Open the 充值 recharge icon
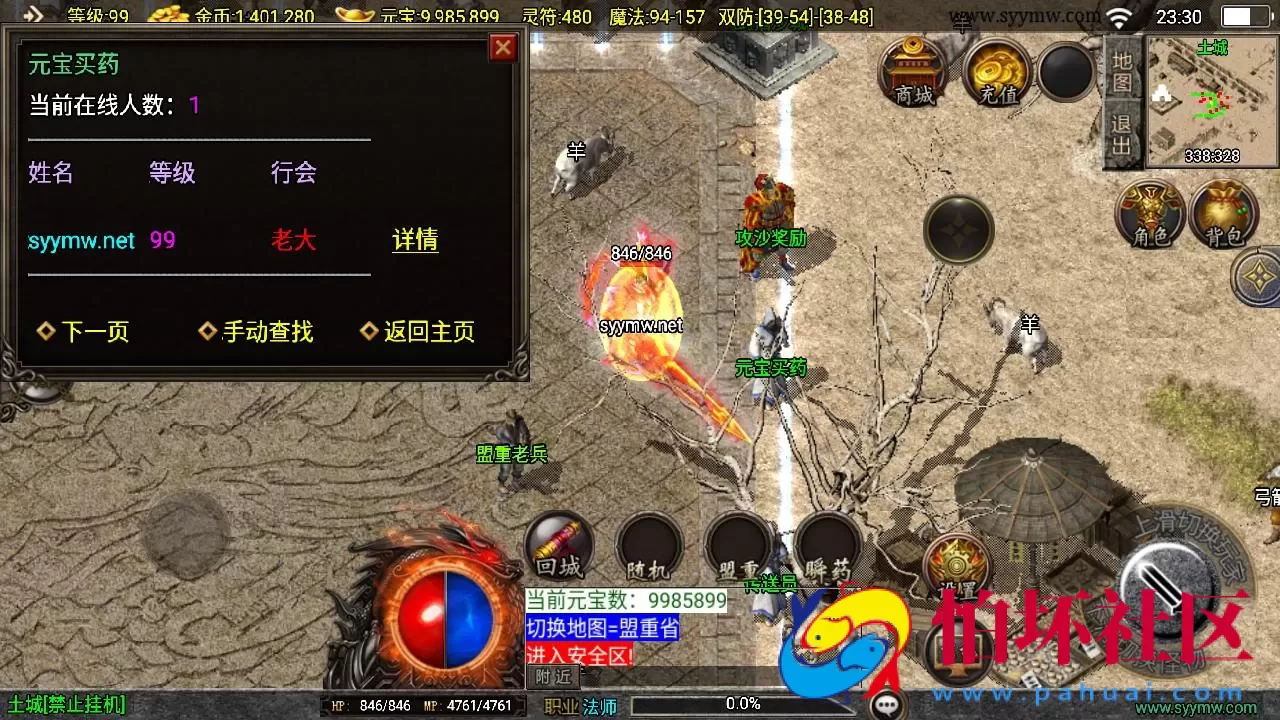This screenshot has height=720, width=1280. point(993,72)
